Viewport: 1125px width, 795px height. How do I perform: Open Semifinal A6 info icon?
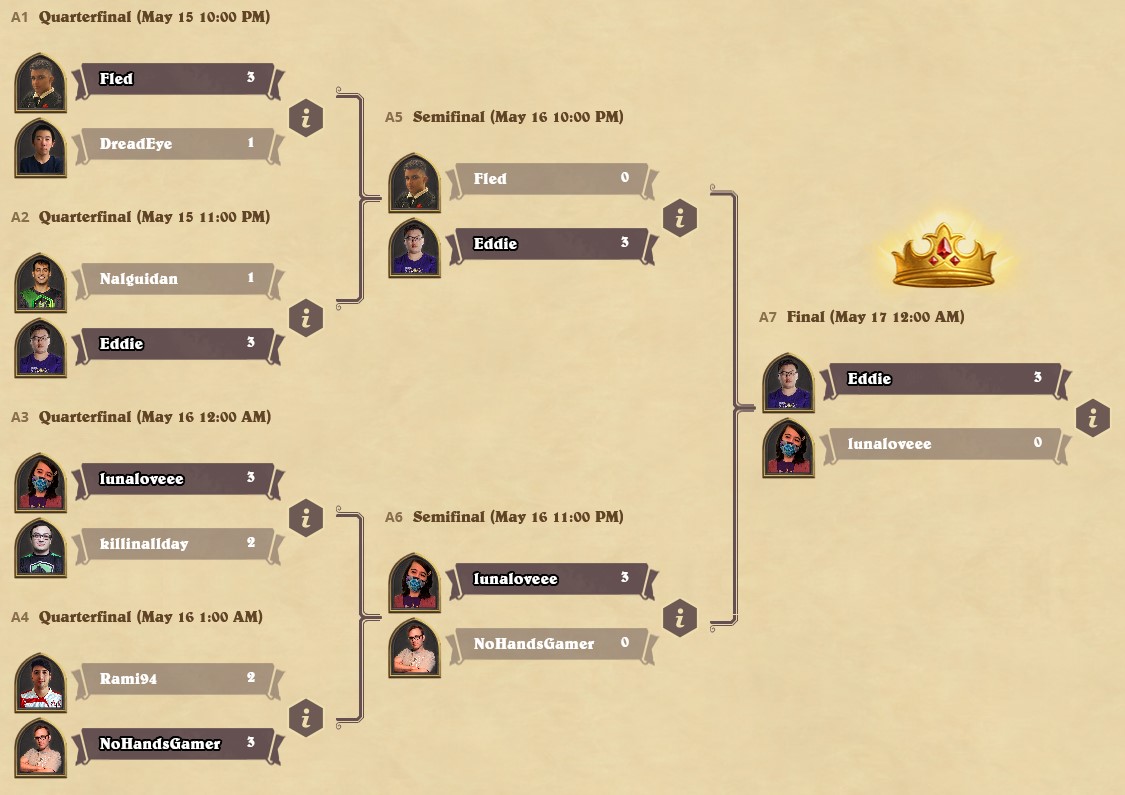pos(680,618)
